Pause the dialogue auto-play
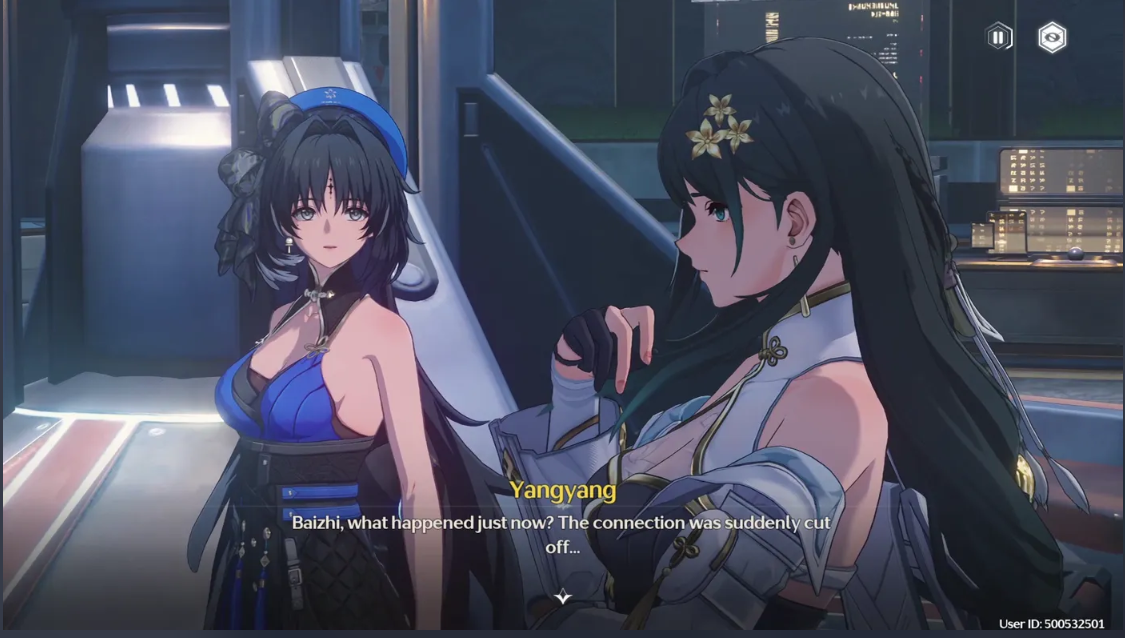1125x638 pixels. click(x=998, y=38)
